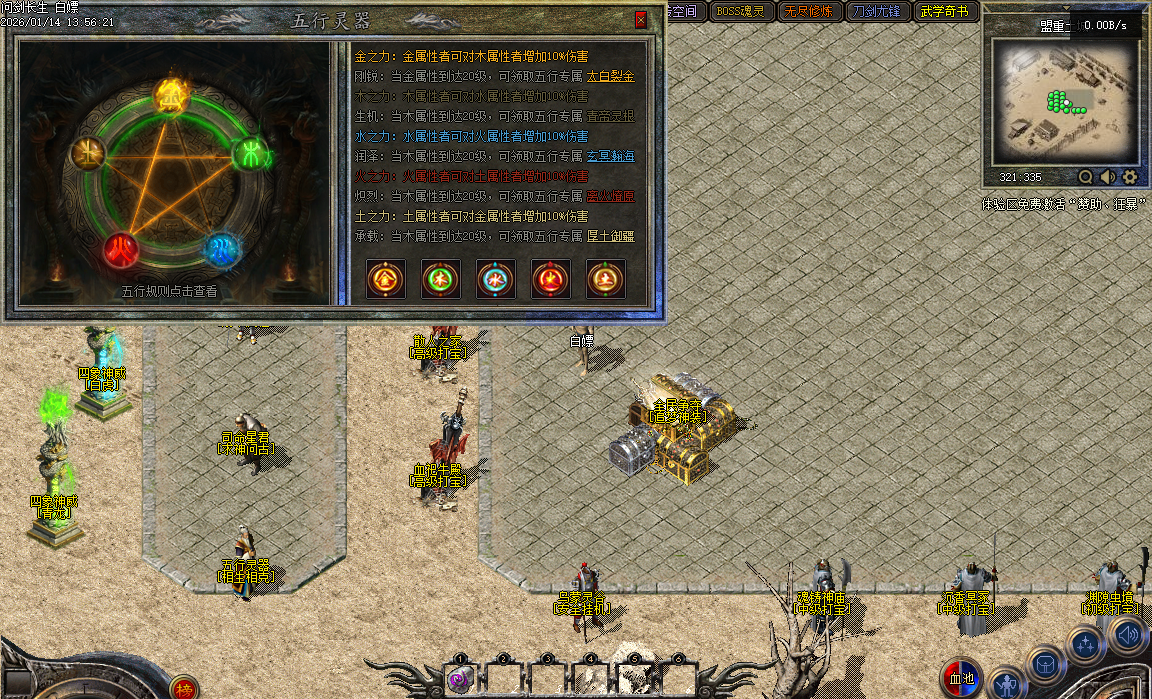Open the 刀剑尤锋 menu

875,12
